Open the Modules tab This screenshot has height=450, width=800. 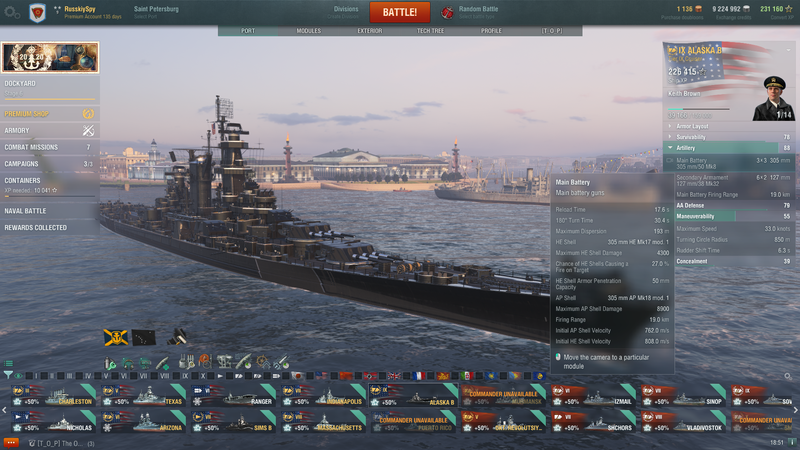pyautogui.click(x=309, y=31)
